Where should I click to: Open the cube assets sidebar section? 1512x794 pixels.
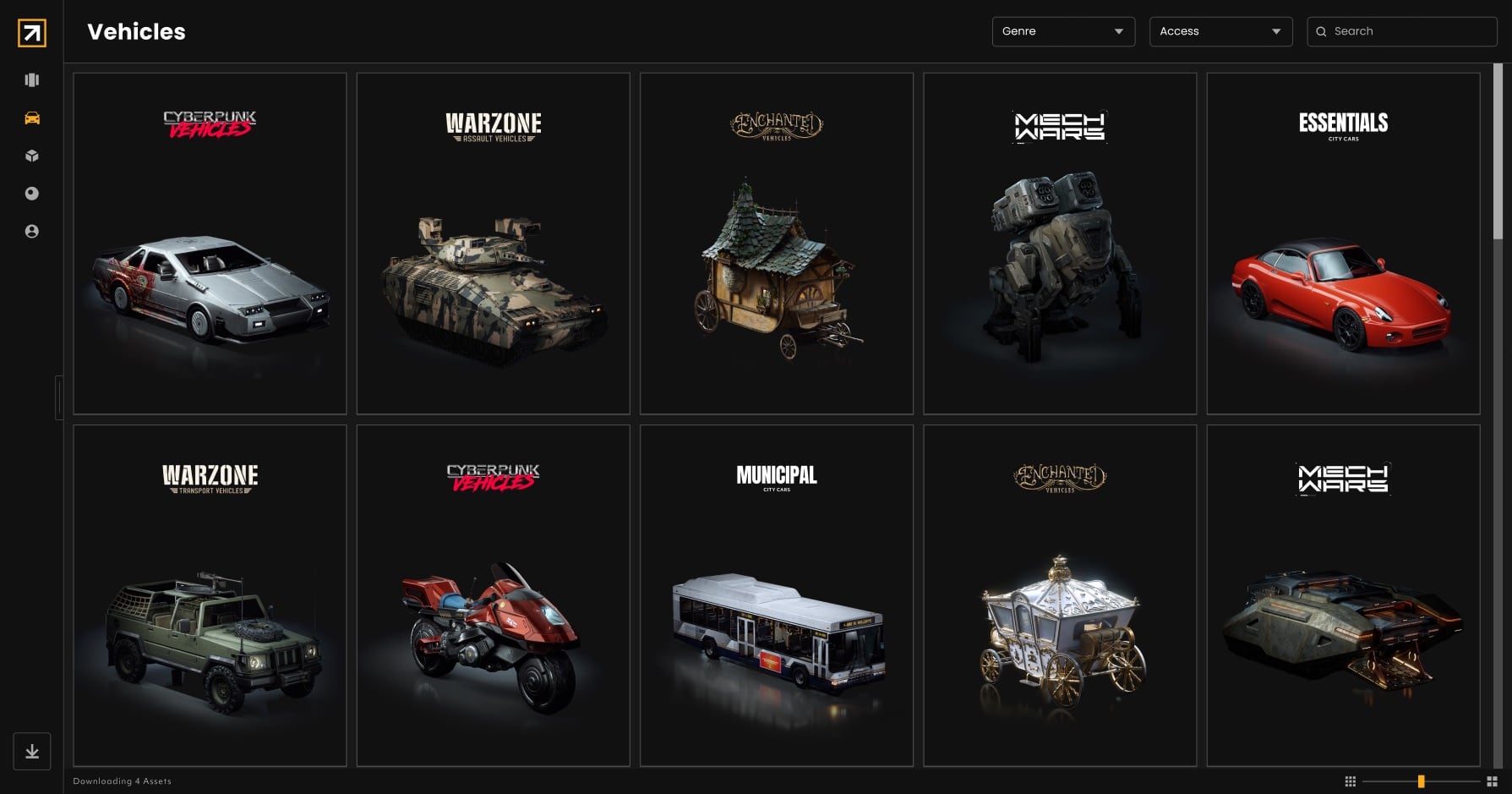32,156
